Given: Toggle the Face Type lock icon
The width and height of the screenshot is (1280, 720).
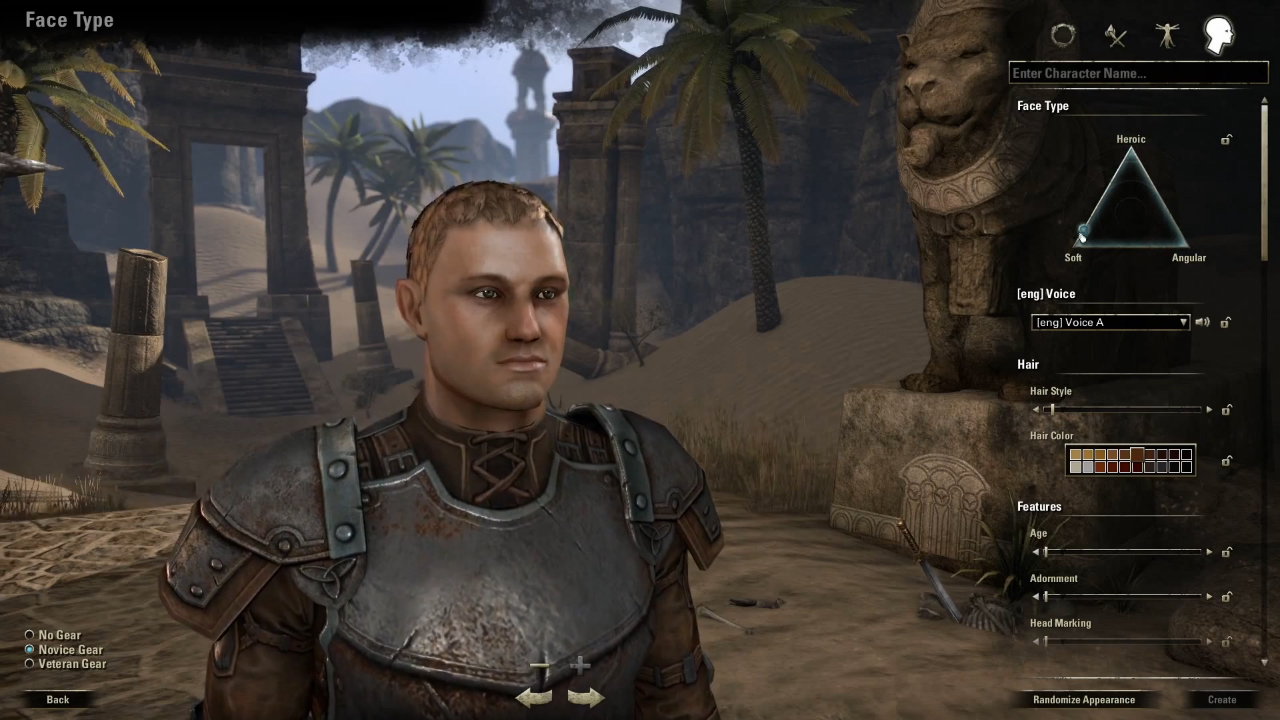Looking at the screenshot, I should pos(1226,140).
